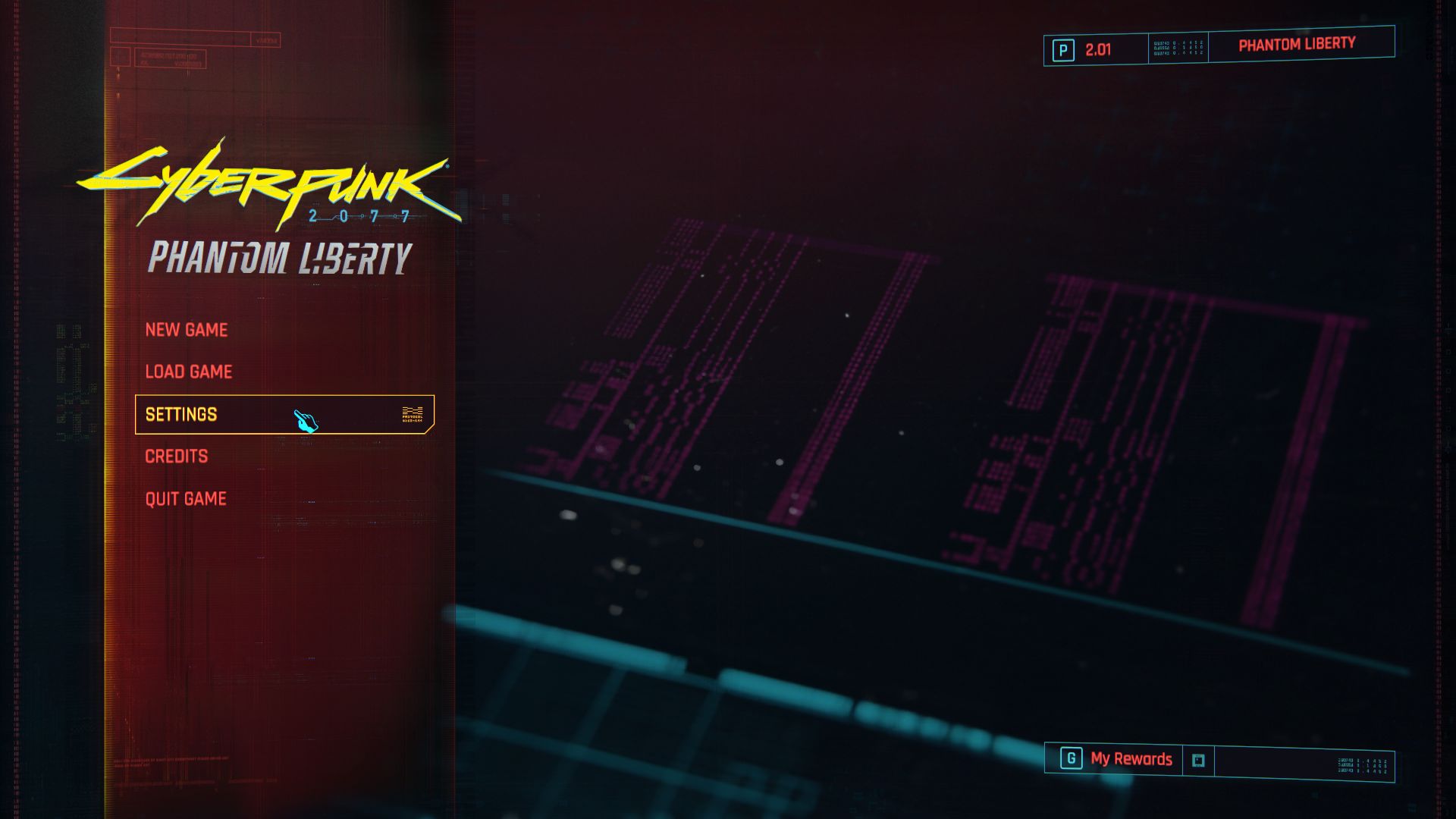1456x819 pixels.
Task: Start a New Game
Action: tap(187, 330)
